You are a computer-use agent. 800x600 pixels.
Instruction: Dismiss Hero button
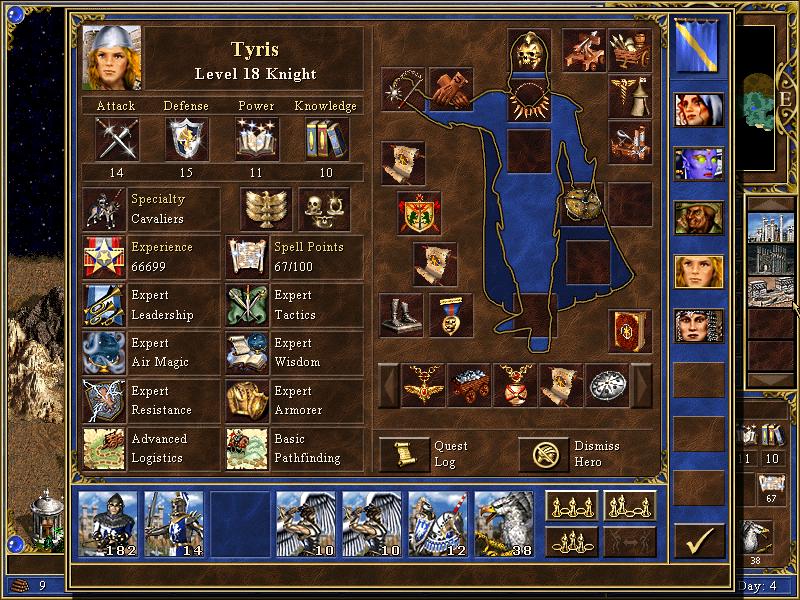[x=545, y=454]
